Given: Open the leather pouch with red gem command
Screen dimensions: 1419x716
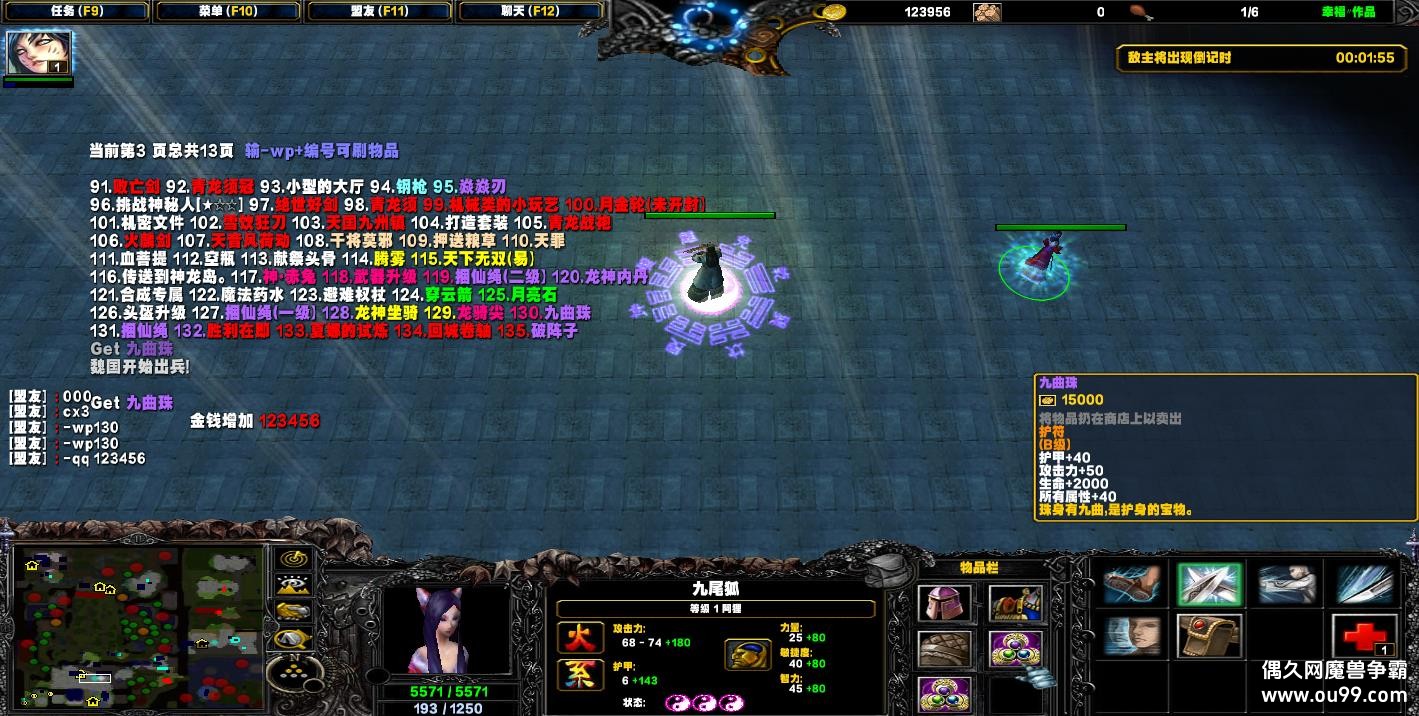Looking at the screenshot, I should pyautogui.click(x=1209, y=636).
